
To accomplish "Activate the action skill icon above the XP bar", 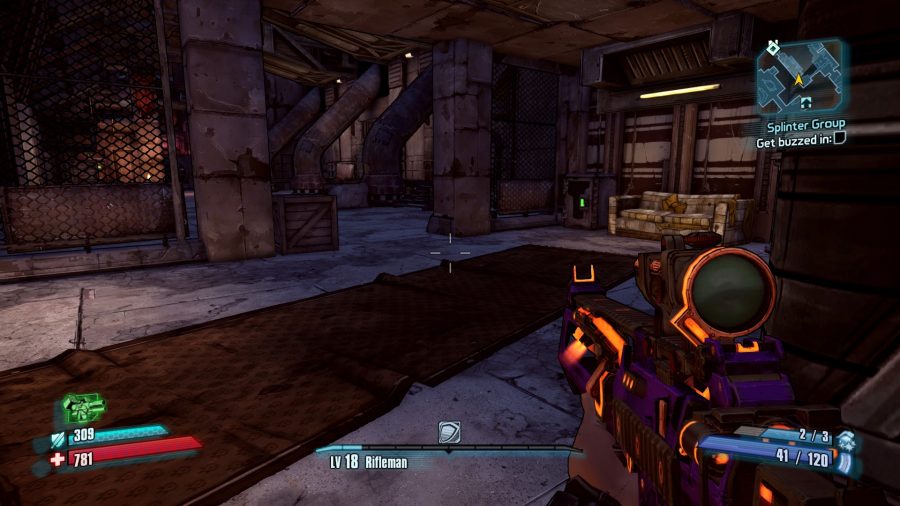I will point(449,432).
